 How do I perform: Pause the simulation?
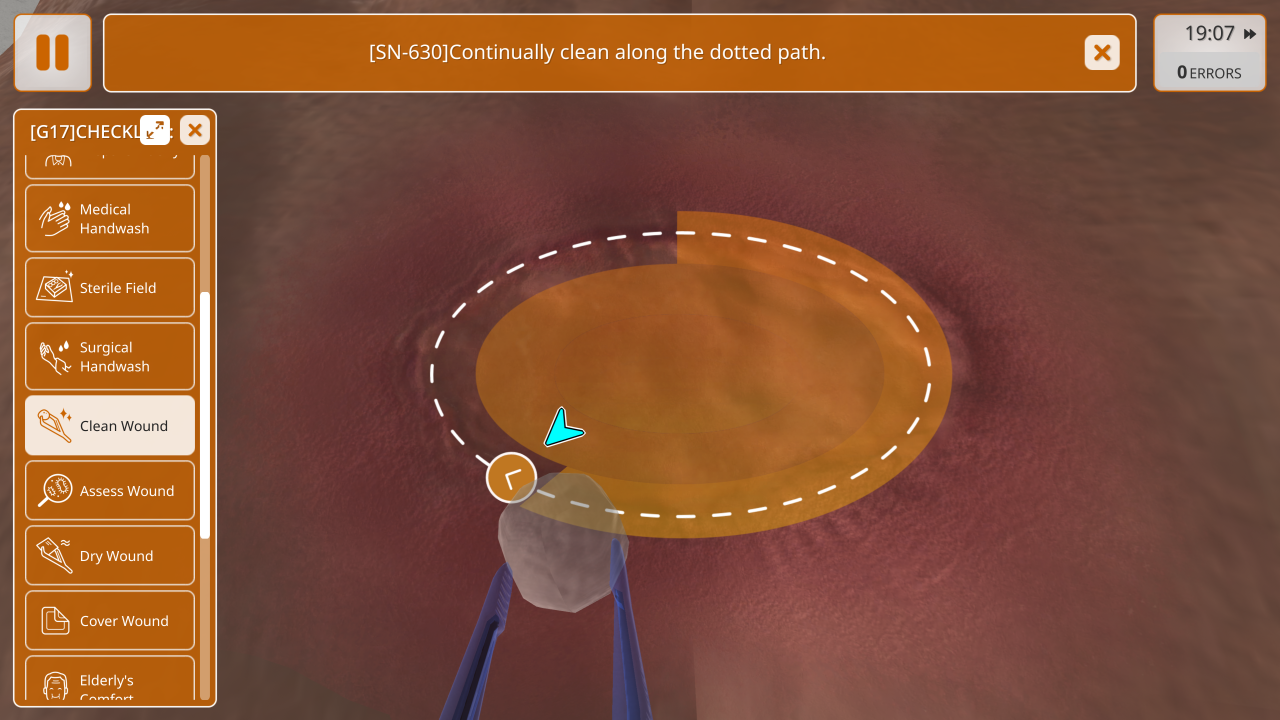click(52, 52)
